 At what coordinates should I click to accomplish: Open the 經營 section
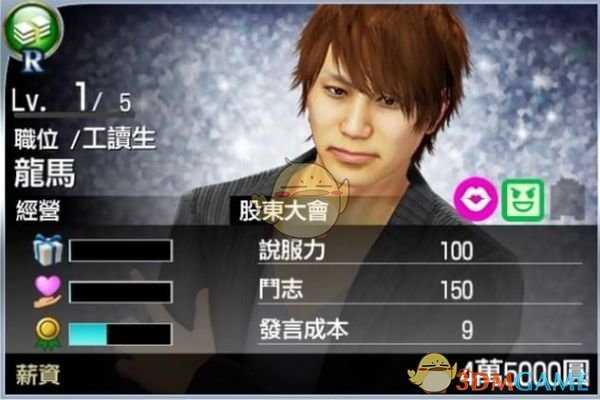pos(38,212)
